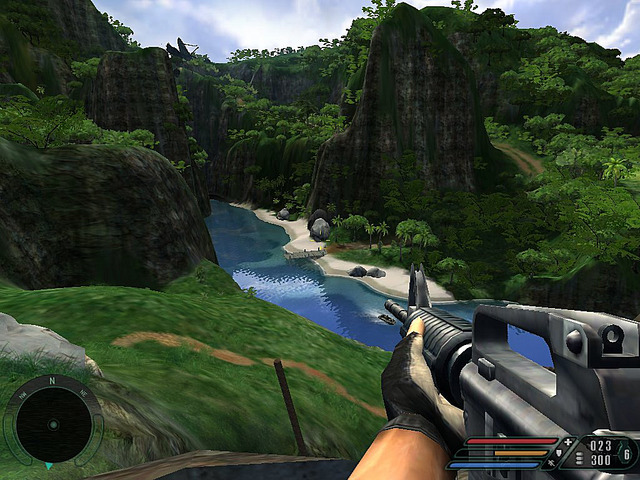Click the circular radar minimap
This screenshot has height=480, width=640.
coord(54,425)
